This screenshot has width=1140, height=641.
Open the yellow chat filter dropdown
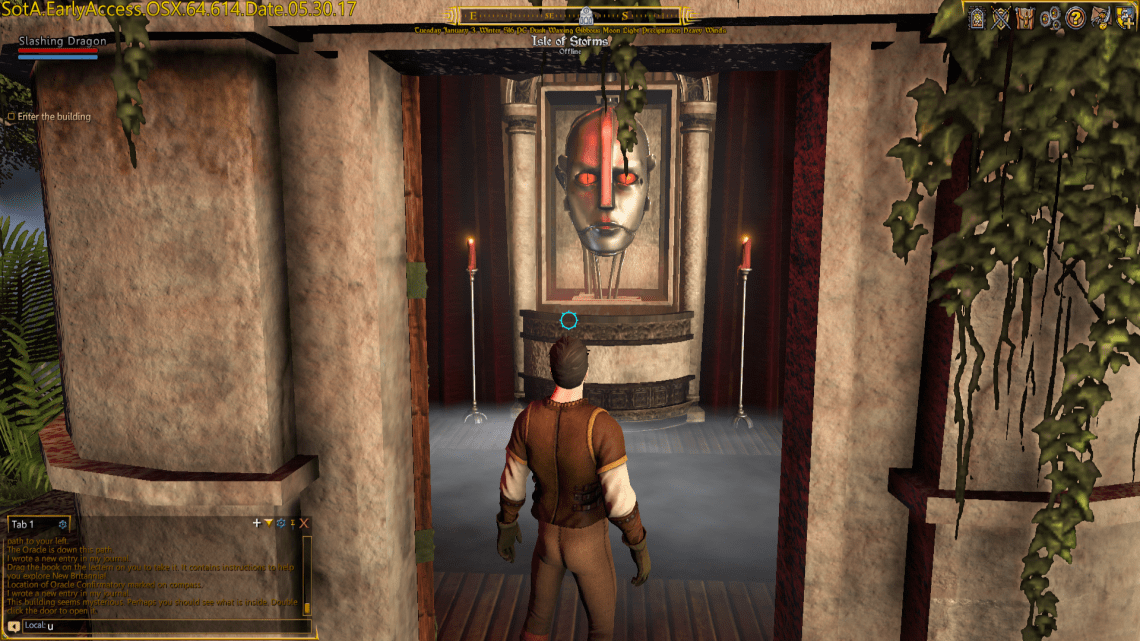click(x=268, y=523)
